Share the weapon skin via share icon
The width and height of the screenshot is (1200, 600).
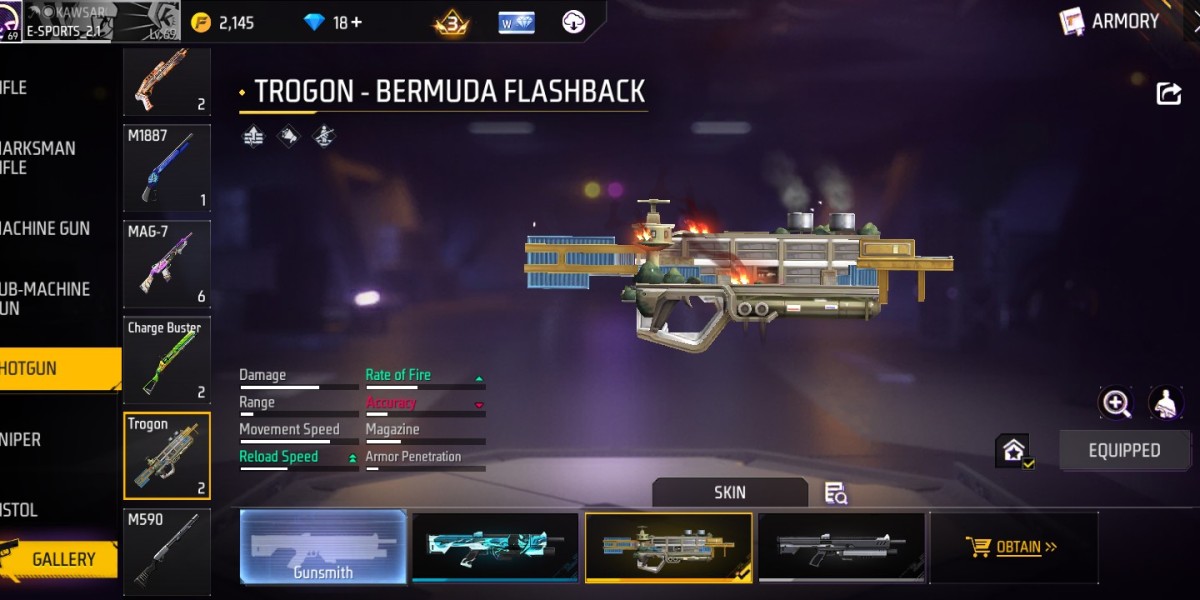point(1168,94)
